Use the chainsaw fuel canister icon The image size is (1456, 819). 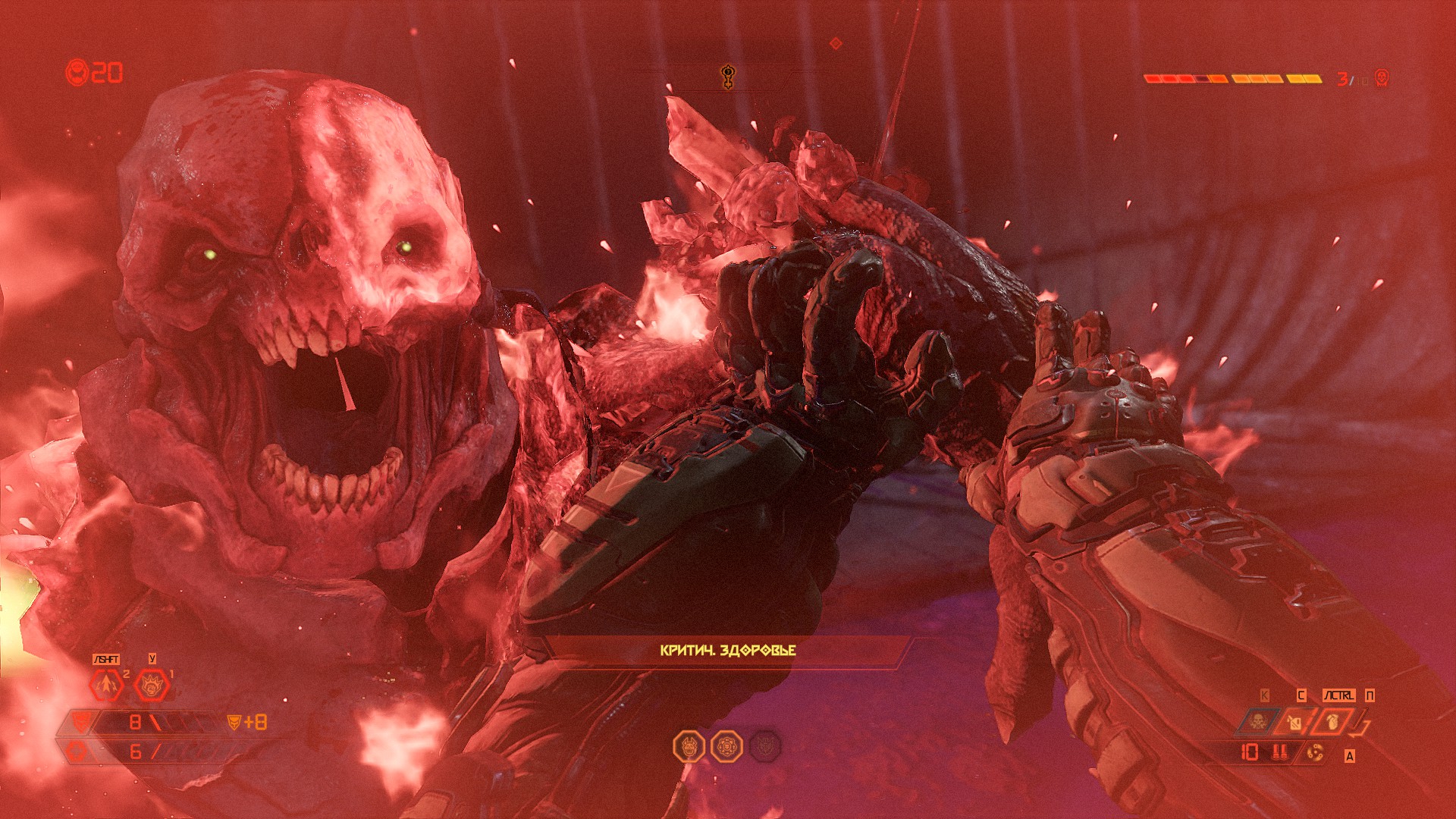point(1294,722)
